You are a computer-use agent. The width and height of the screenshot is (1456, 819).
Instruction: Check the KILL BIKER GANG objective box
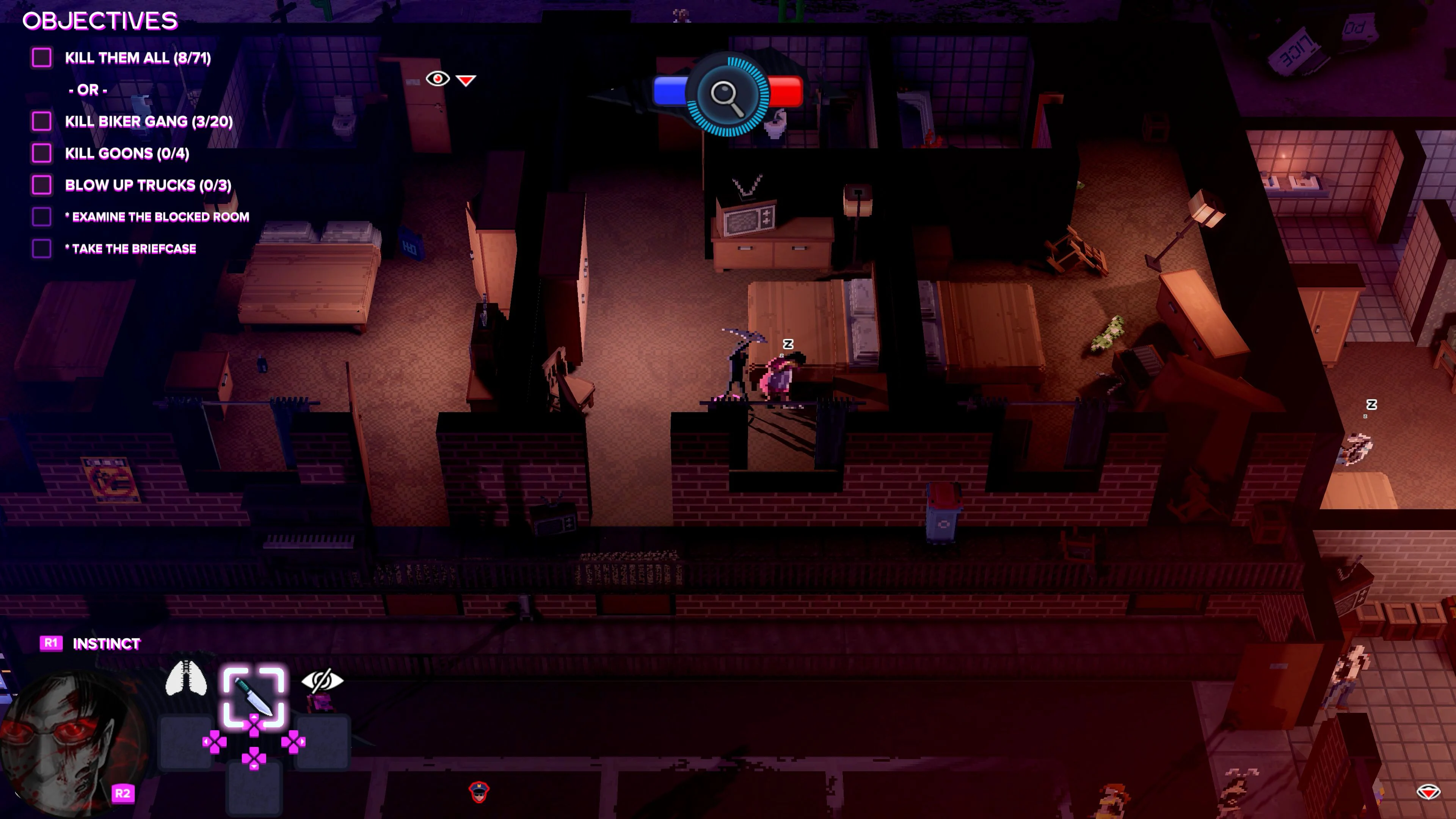42,121
